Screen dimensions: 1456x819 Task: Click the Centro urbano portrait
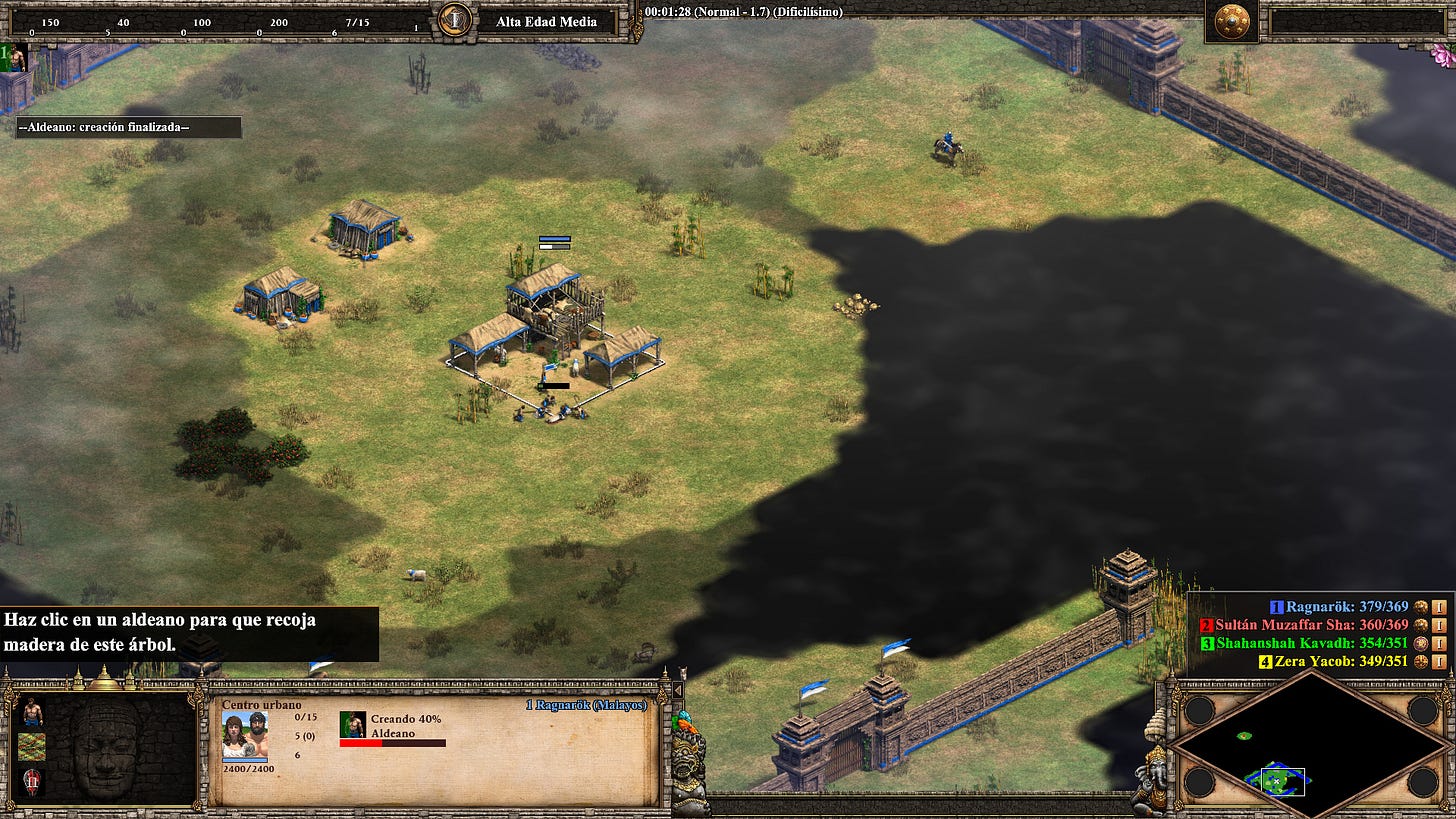click(x=245, y=733)
